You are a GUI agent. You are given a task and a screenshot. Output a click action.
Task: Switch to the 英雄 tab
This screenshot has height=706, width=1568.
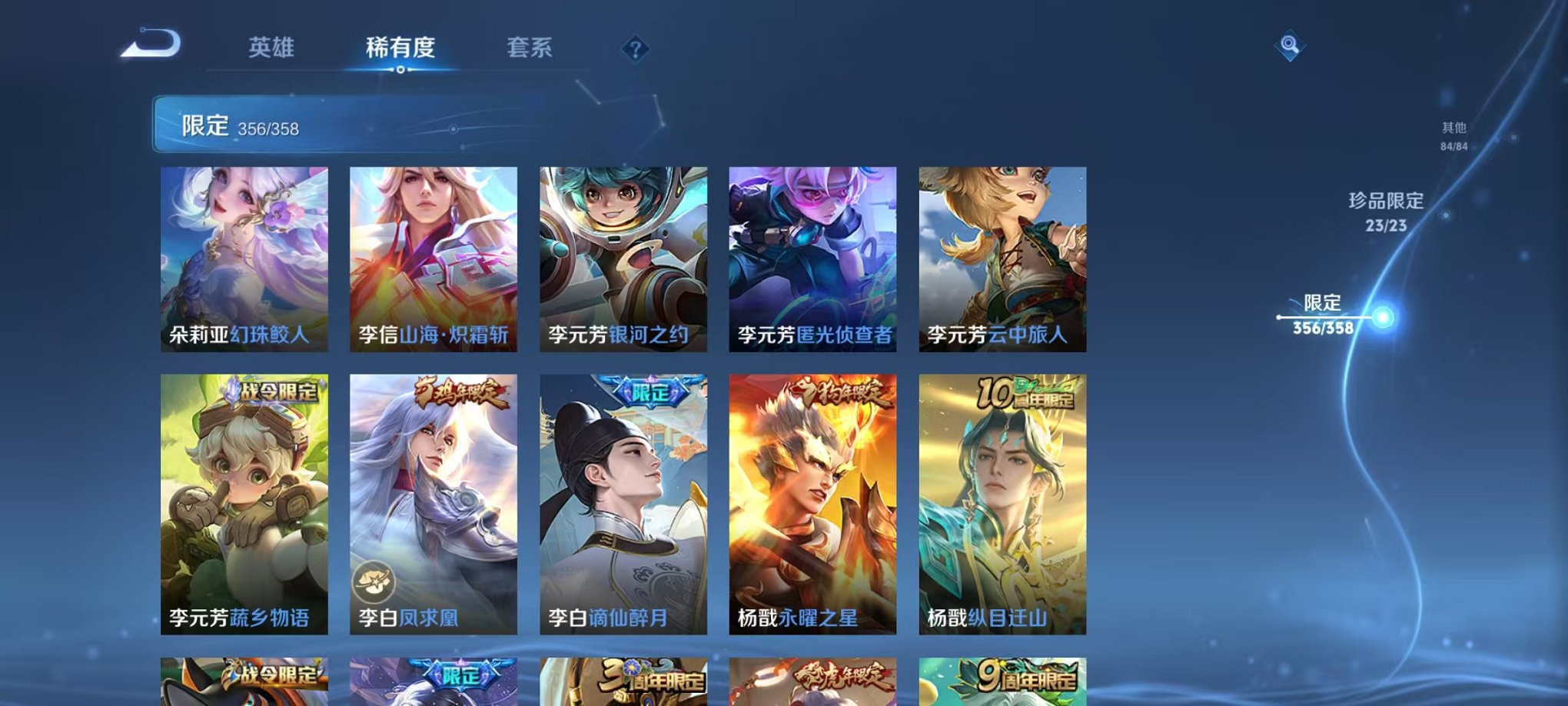[x=273, y=46]
